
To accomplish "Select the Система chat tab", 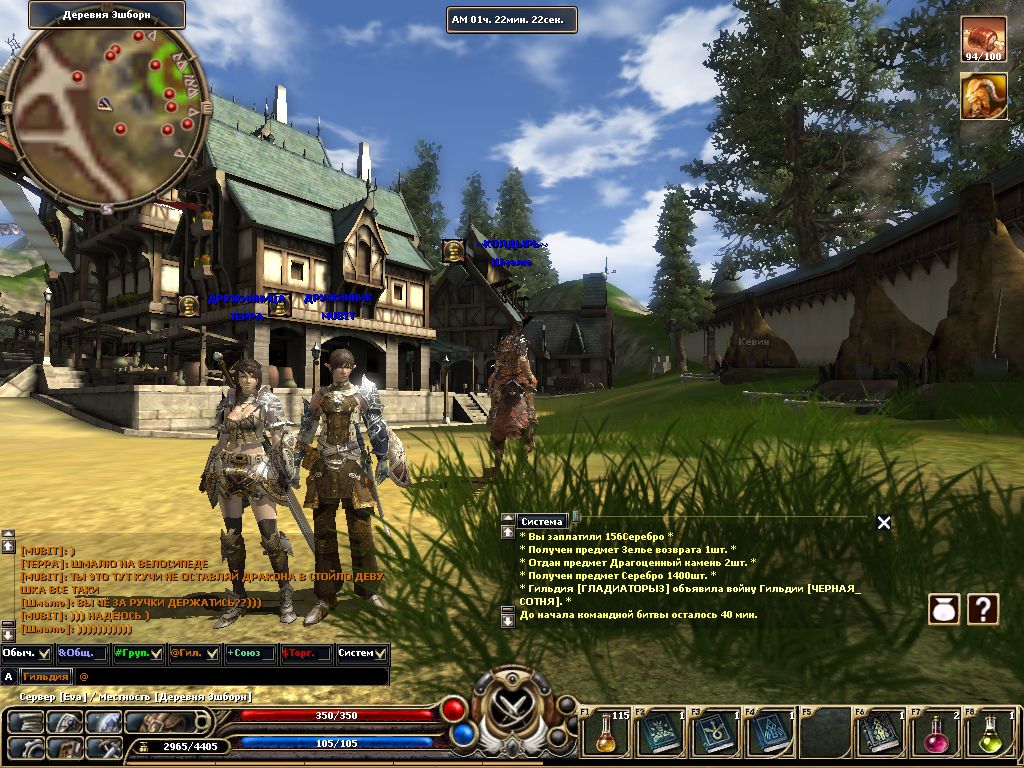I will coord(542,521).
